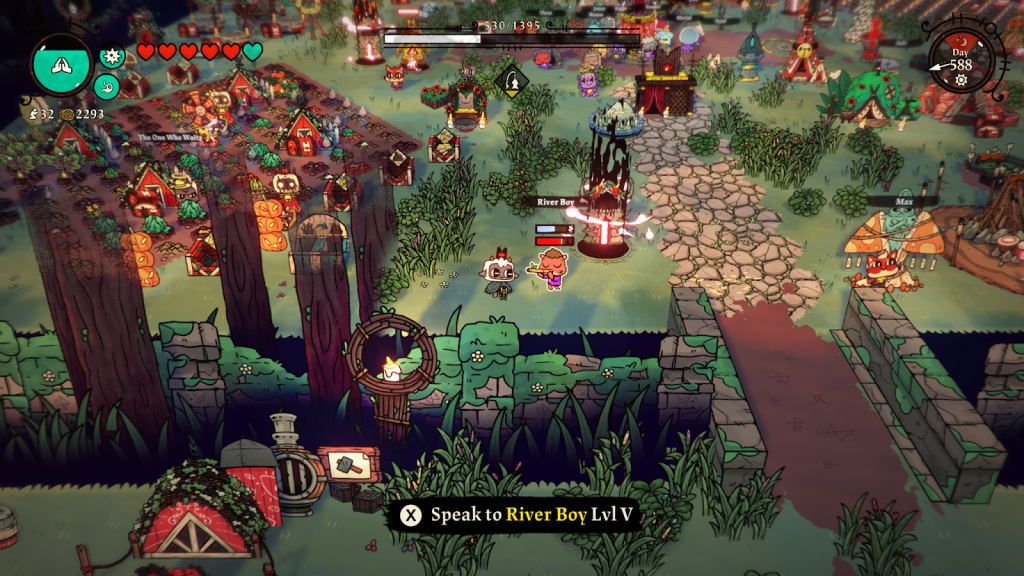Click the diamond-shaped bell marker
The image size is (1024, 576).
tap(511, 81)
